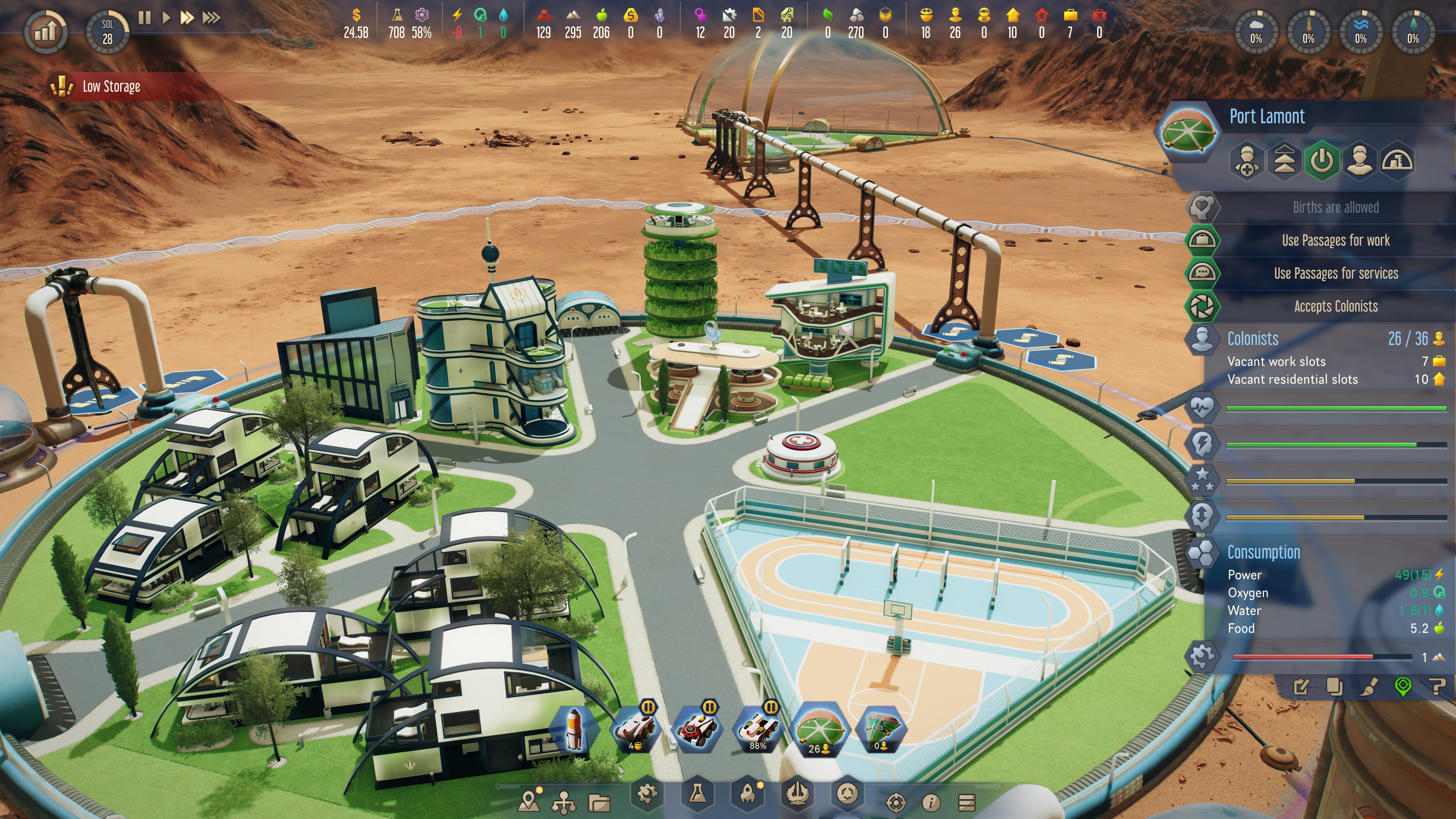The image size is (1456, 819).
Task: Toggle the Births are allowed setting
Action: (1335, 207)
